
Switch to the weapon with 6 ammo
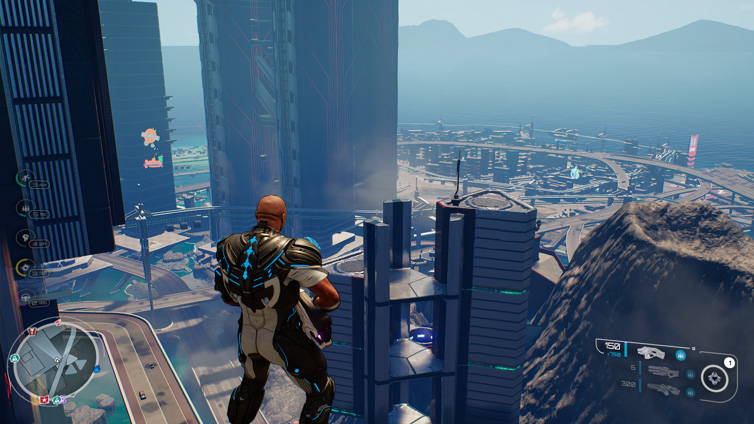[x=661, y=371]
